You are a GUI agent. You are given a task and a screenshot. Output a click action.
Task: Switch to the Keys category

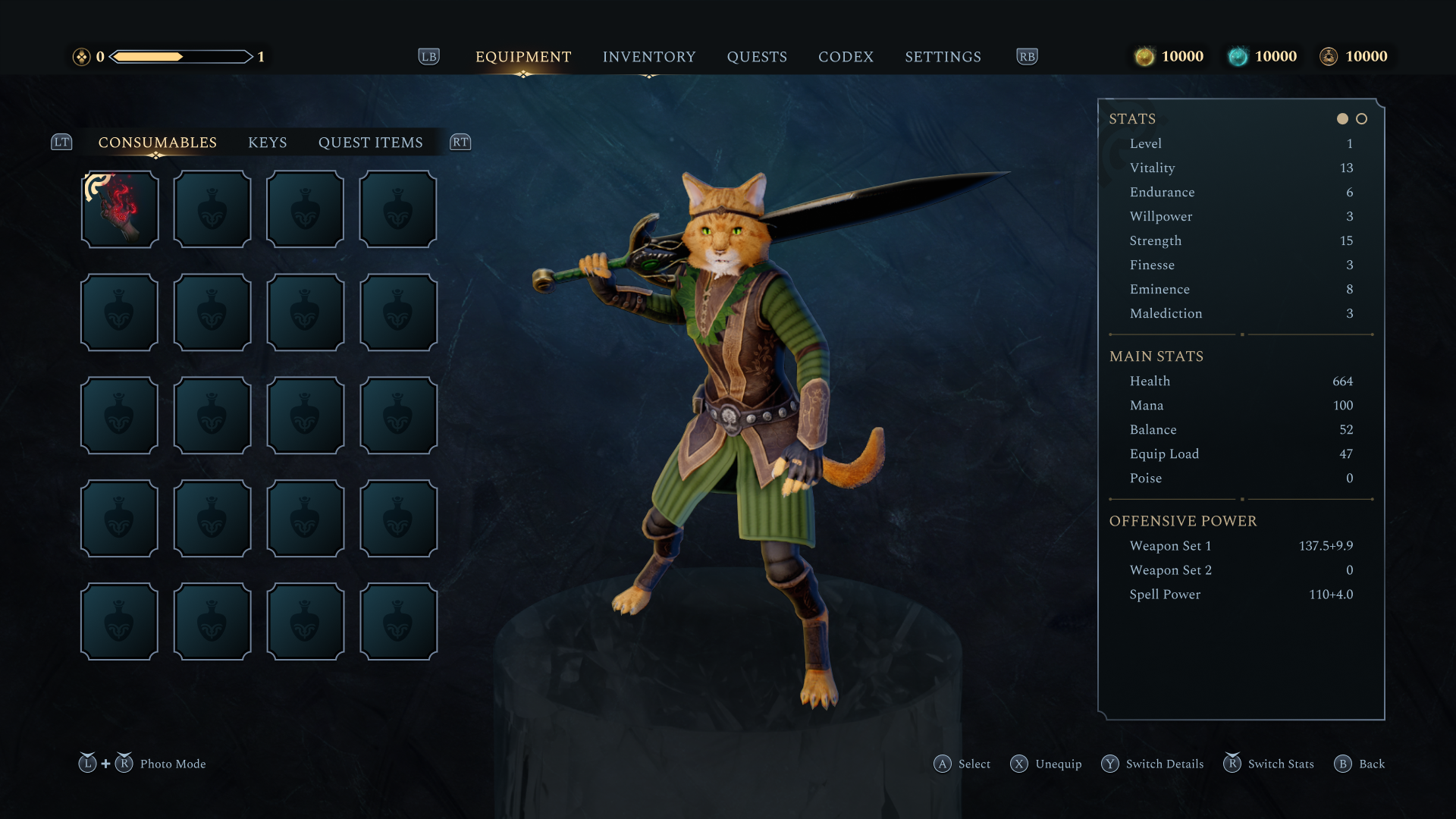point(268,143)
